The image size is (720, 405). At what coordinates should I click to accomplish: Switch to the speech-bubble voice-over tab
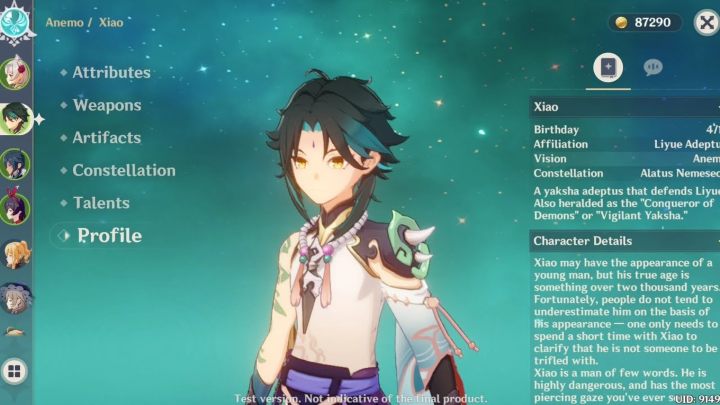tap(653, 67)
